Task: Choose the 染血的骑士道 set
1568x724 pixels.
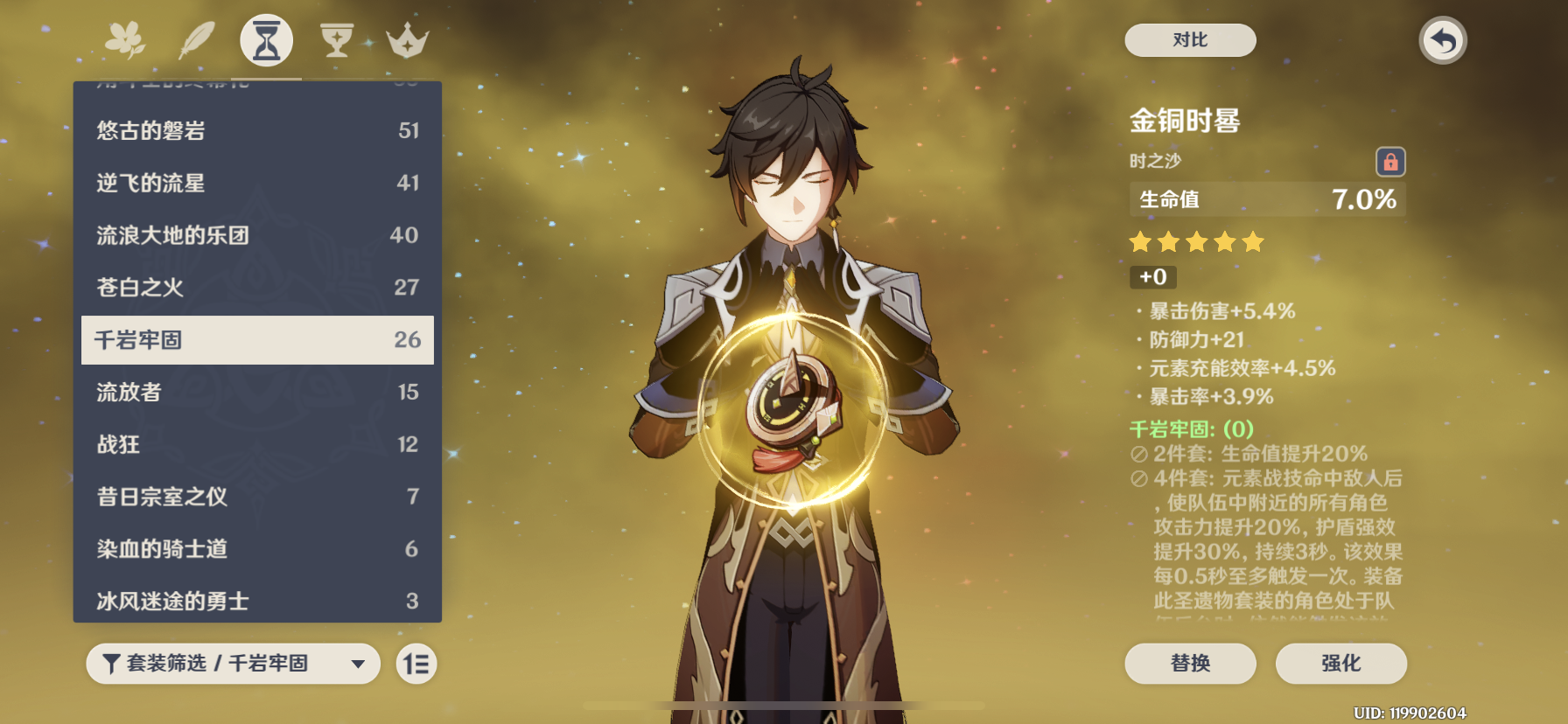Action: pos(257,549)
